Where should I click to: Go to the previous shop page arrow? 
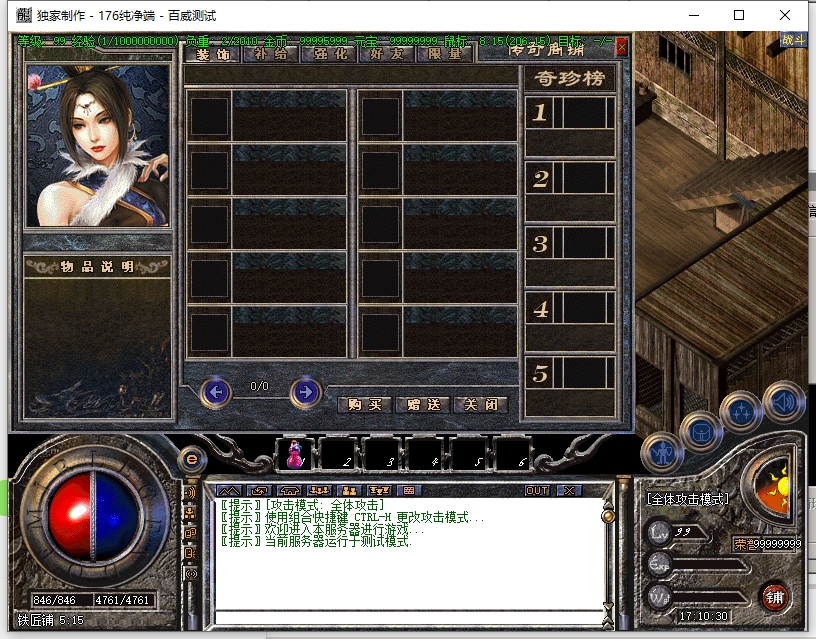pos(216,392)
